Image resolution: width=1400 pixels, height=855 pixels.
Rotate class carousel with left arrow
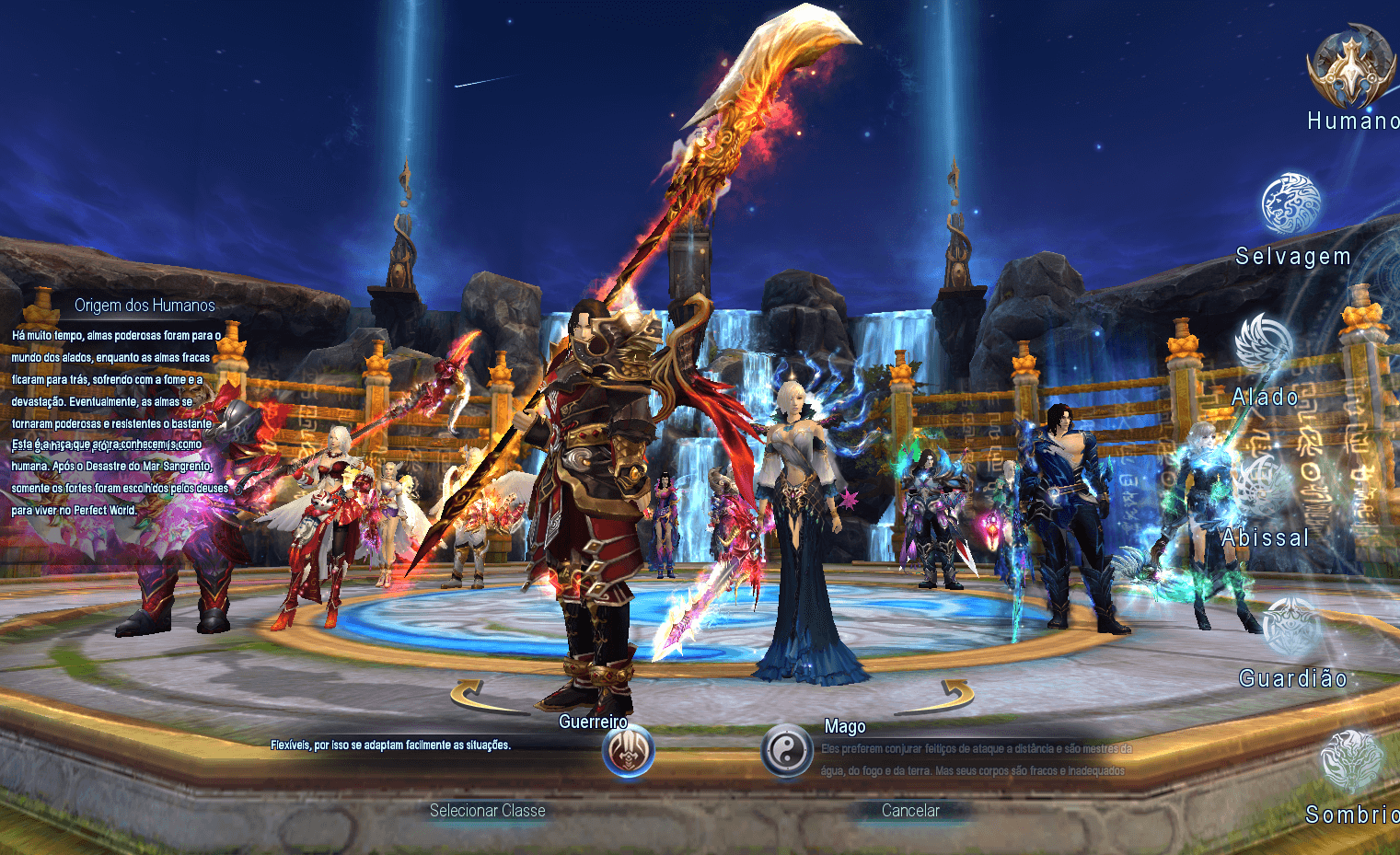[x=479, y=697]
